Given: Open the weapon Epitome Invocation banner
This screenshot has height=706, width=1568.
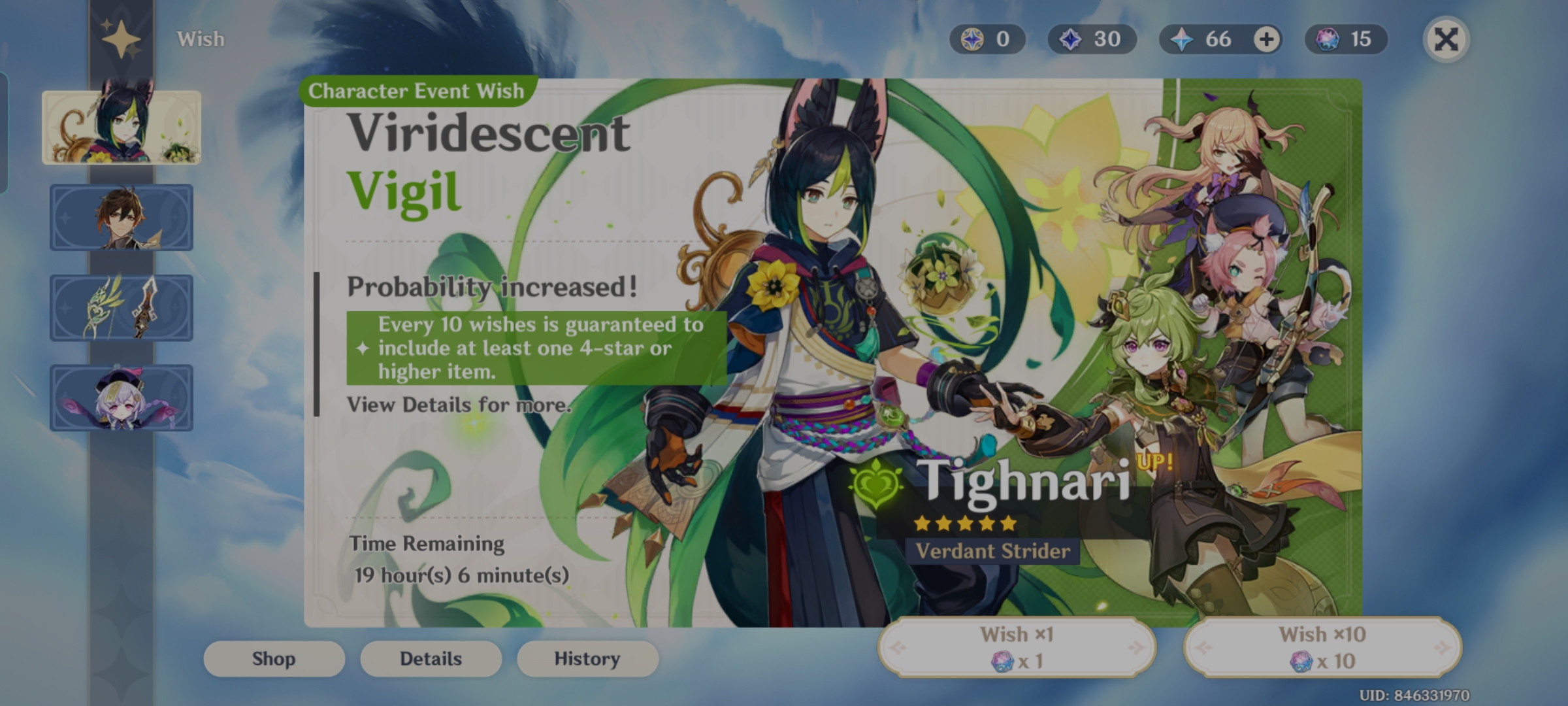Looking at the screenshot, I should pyautogui.click(x=122, y=307).
